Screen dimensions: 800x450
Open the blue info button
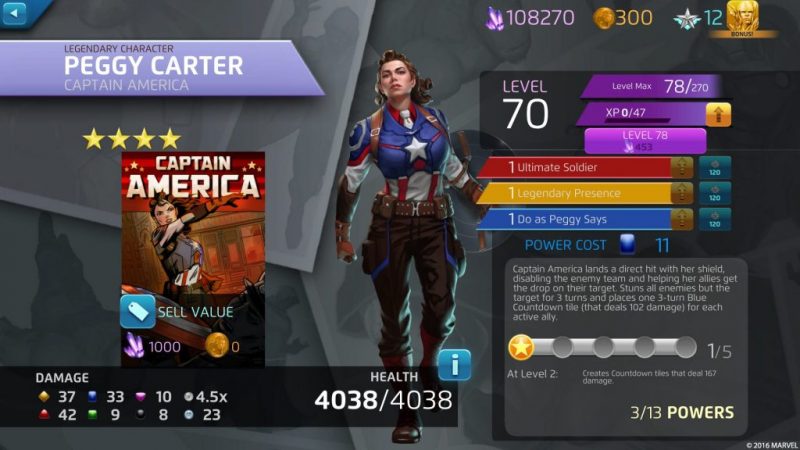point(454,365)
